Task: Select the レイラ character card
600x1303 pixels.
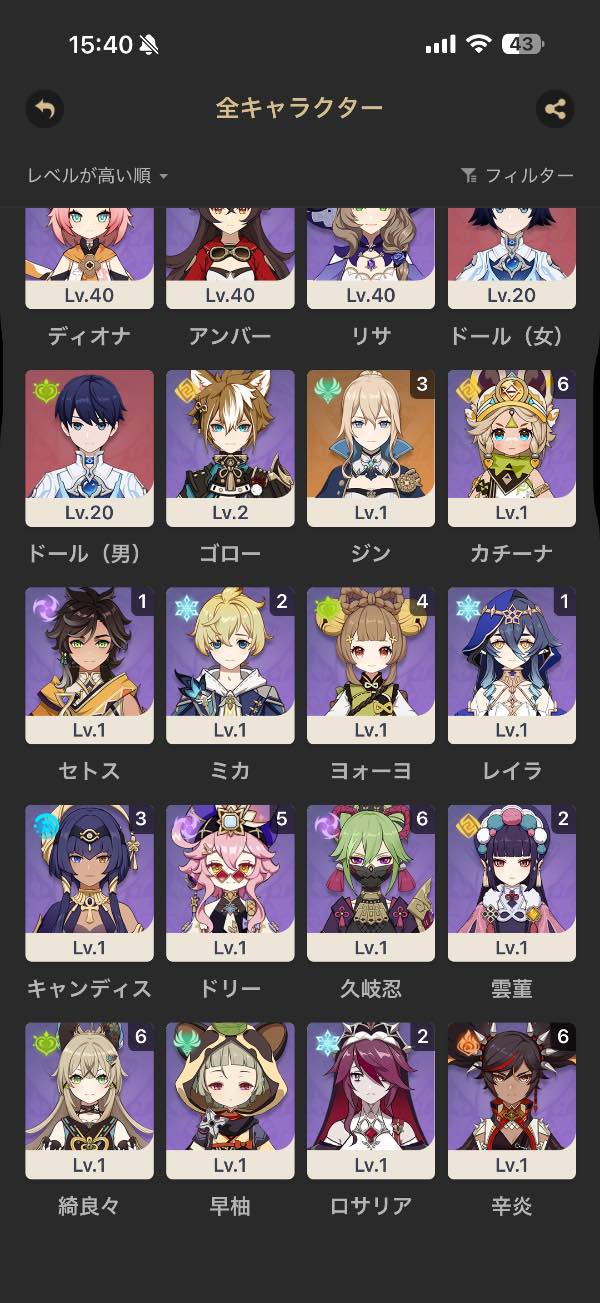Action: pyautogui.click(x=512, y=665)
